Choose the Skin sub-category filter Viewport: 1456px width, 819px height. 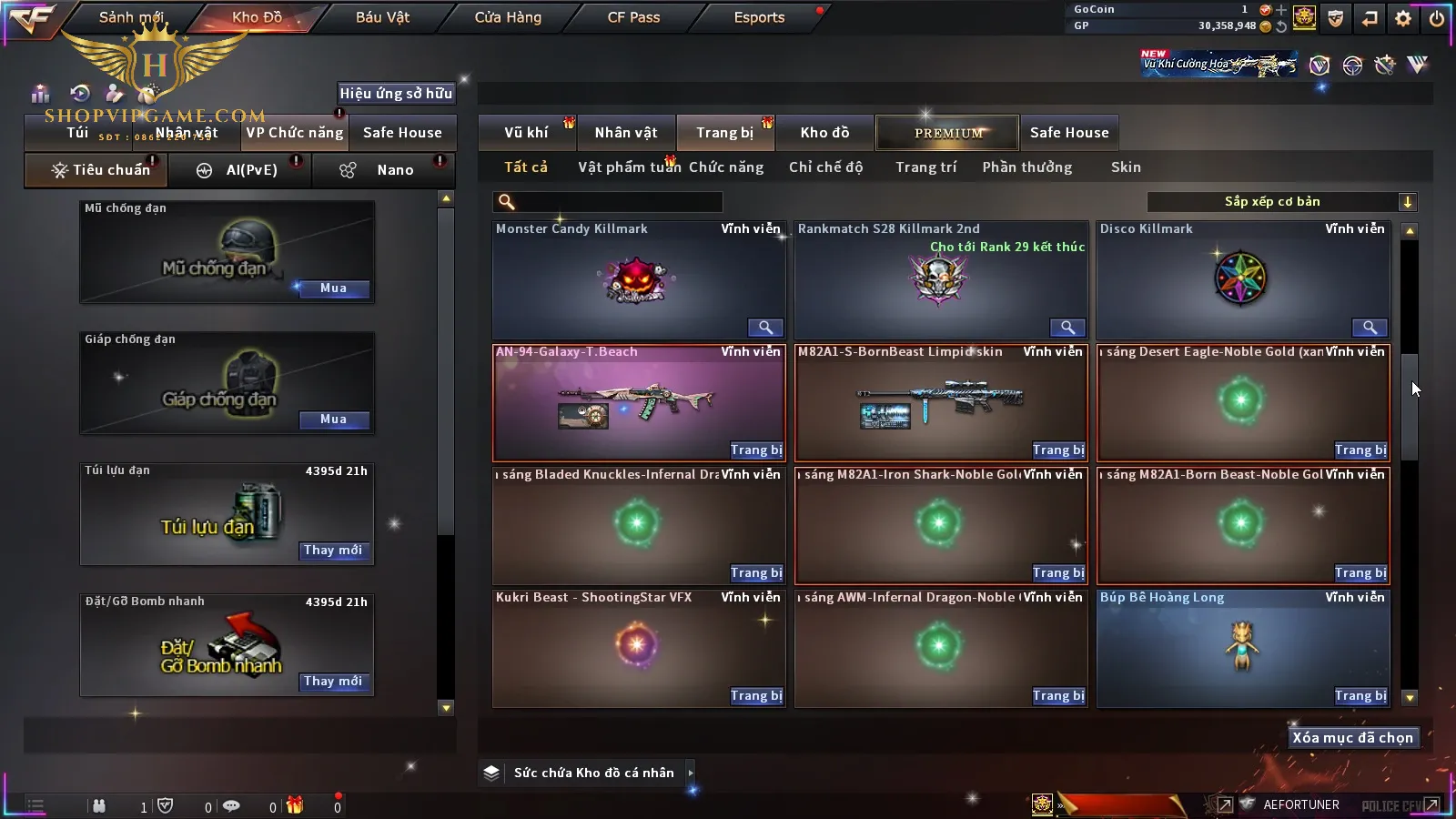tap(1126, 167)
